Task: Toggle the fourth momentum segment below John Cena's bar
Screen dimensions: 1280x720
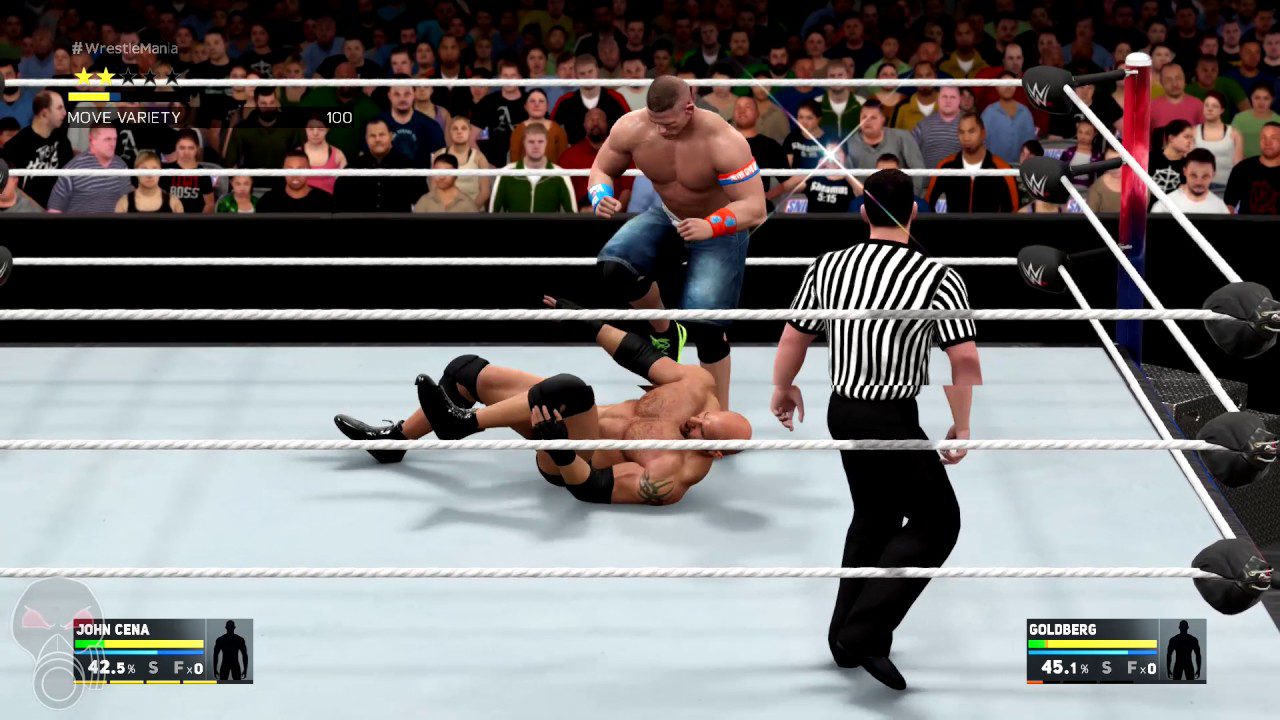Action: point(199,682)
